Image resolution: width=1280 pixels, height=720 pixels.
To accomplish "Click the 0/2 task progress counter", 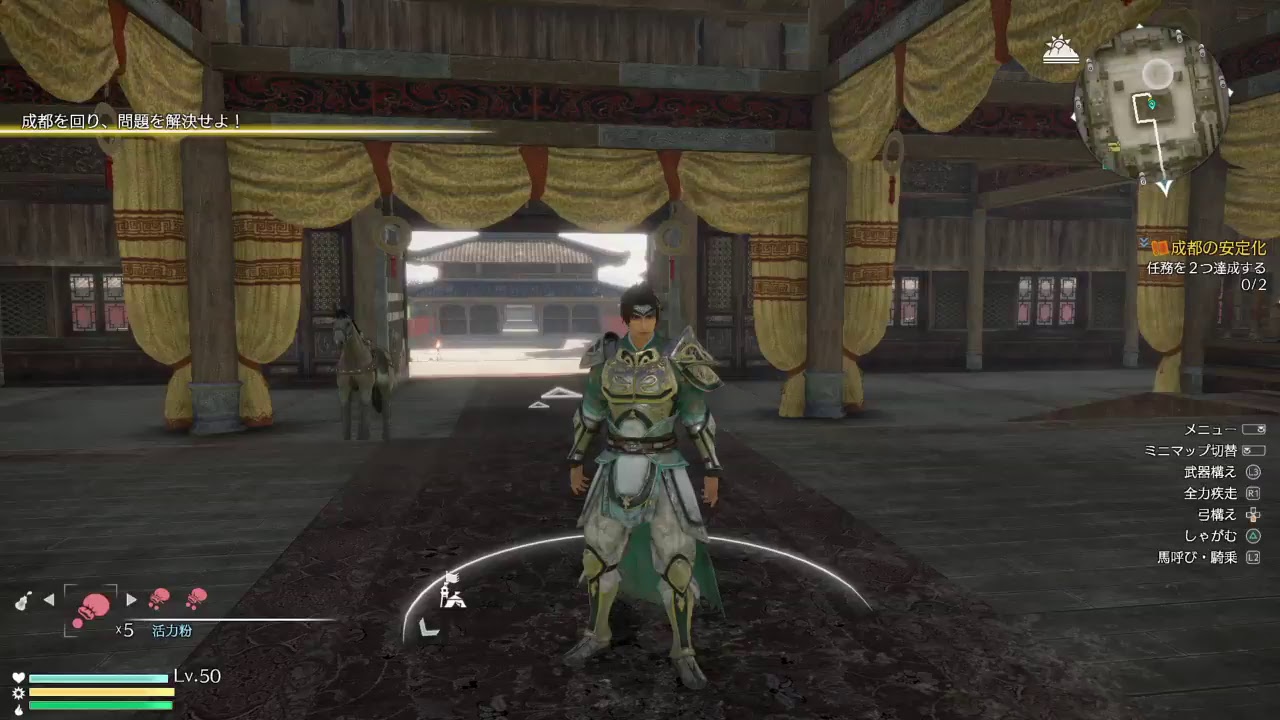I will pos(1254,284).
